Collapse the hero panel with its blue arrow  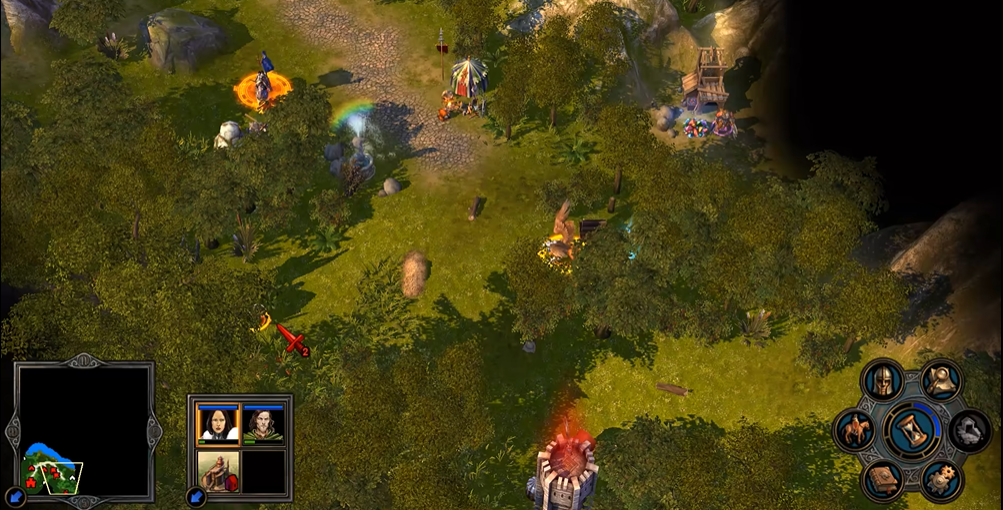(196, 495)
